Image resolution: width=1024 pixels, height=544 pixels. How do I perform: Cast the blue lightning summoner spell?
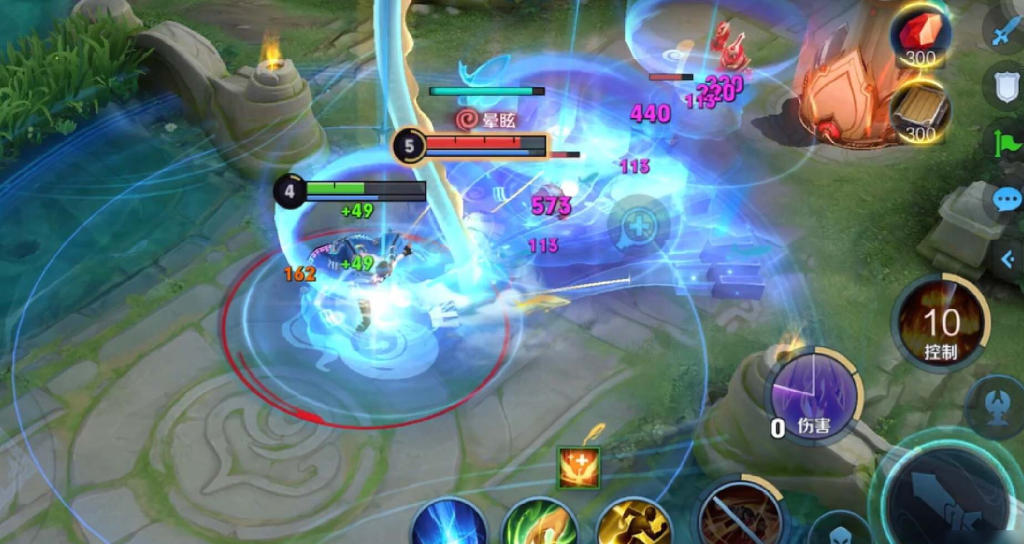pos(449,523)
